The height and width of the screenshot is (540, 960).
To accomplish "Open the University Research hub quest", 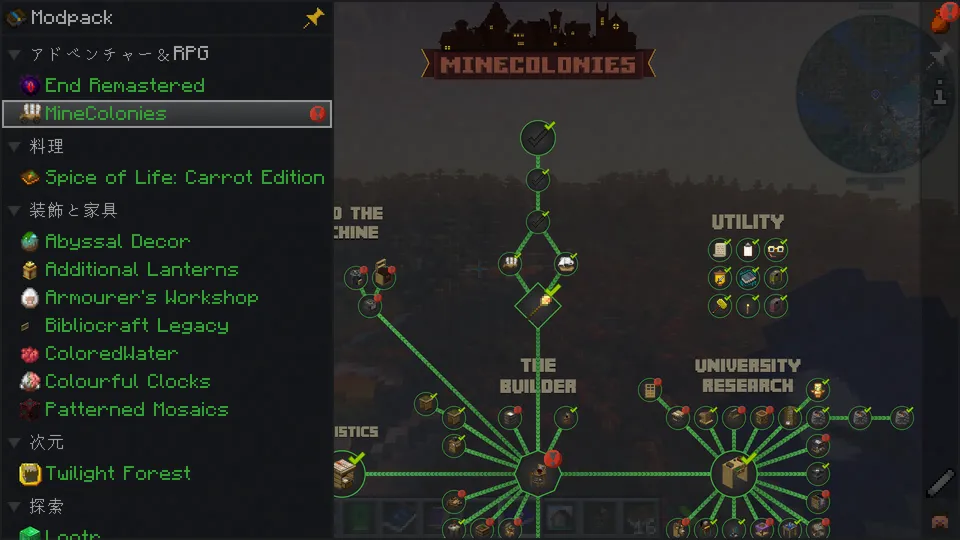I will [x=736, y=473].
